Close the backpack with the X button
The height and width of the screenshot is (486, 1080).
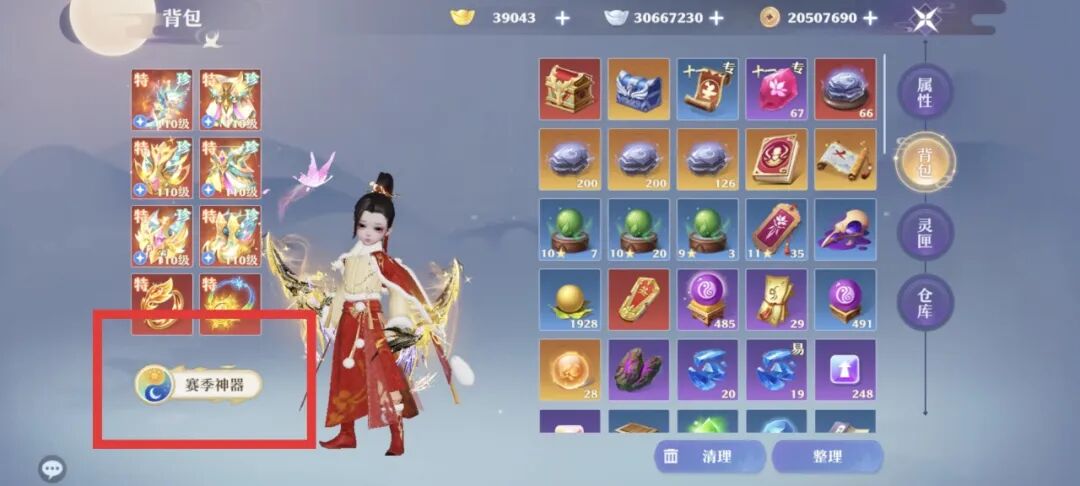point(925,18)
